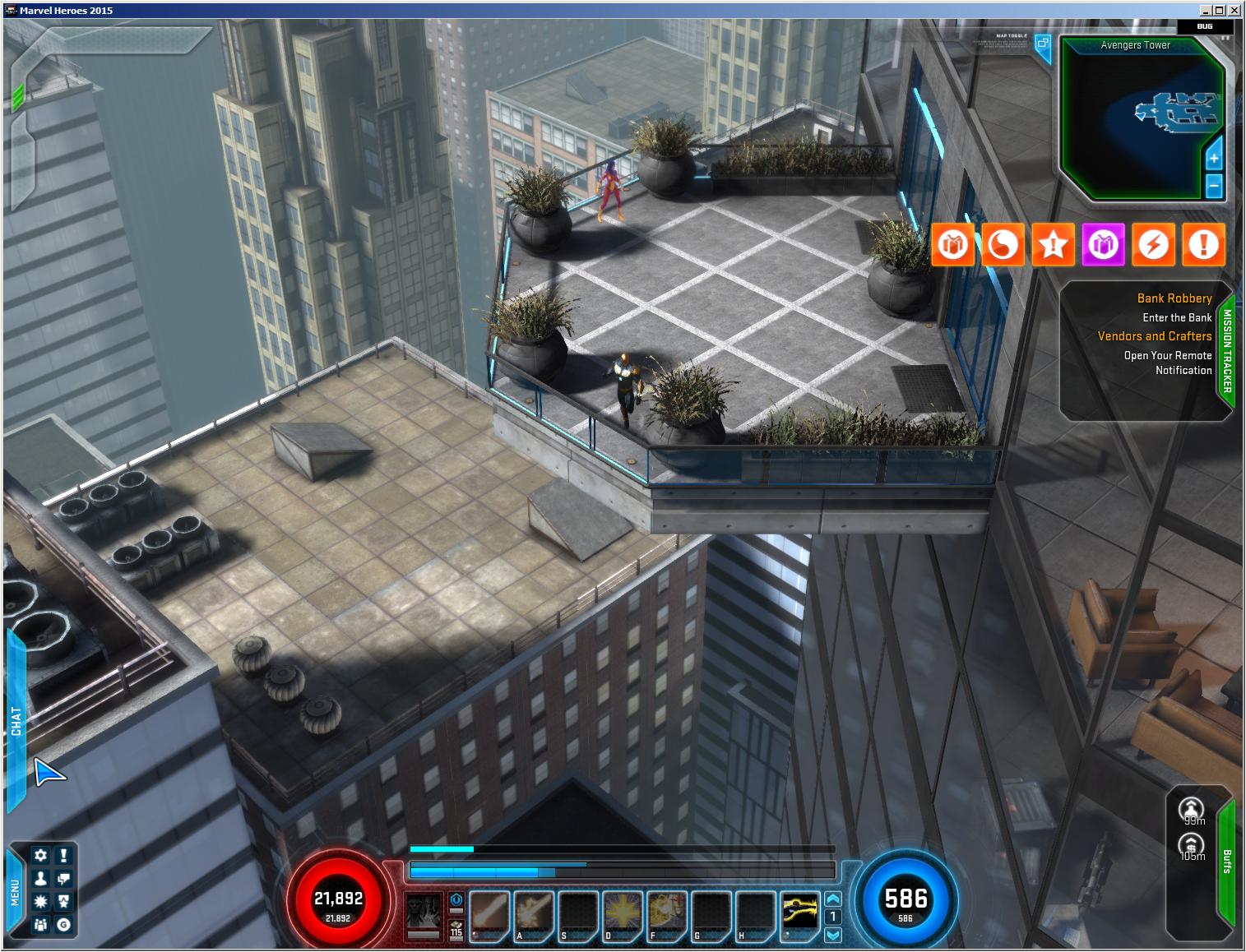This screenshot has width=1246, height=952.
Task: Open the Chat panel tab
Action: click(x=16, y=721)
